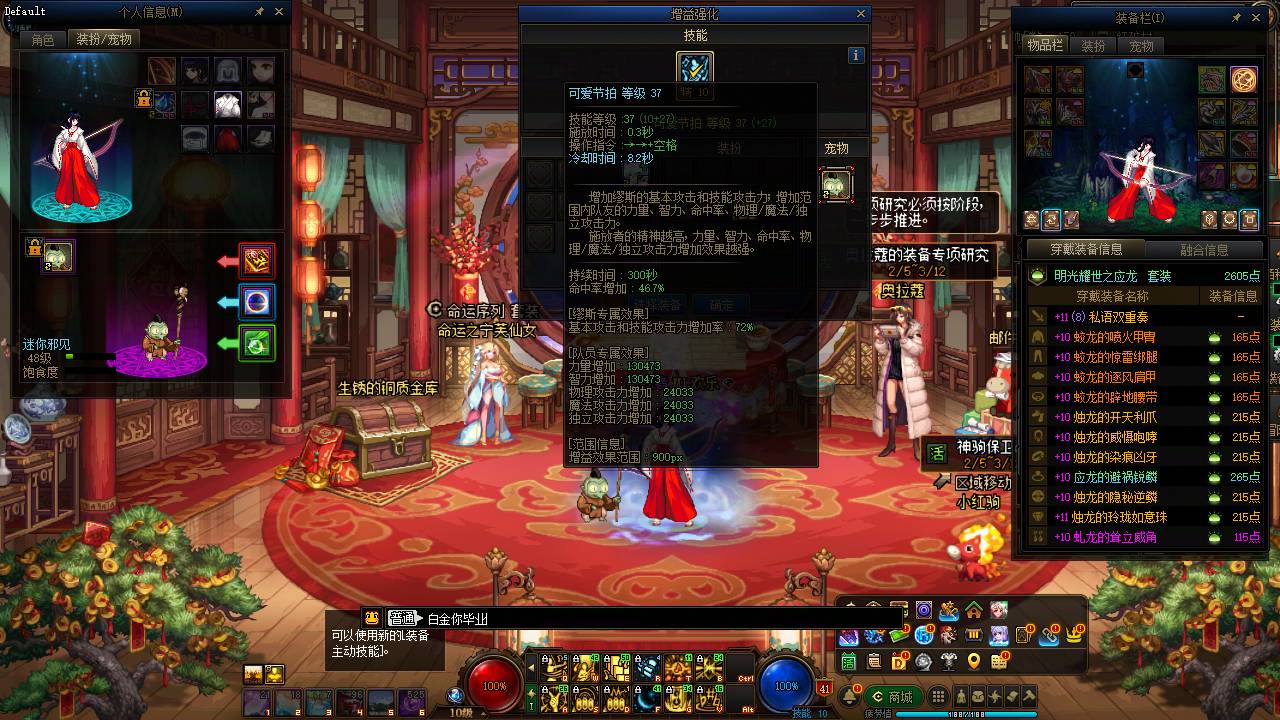Click the lock icon on the avatar slot
Image resolution: width=1280 pixels, height=720 pixels.
pos(143,100)
